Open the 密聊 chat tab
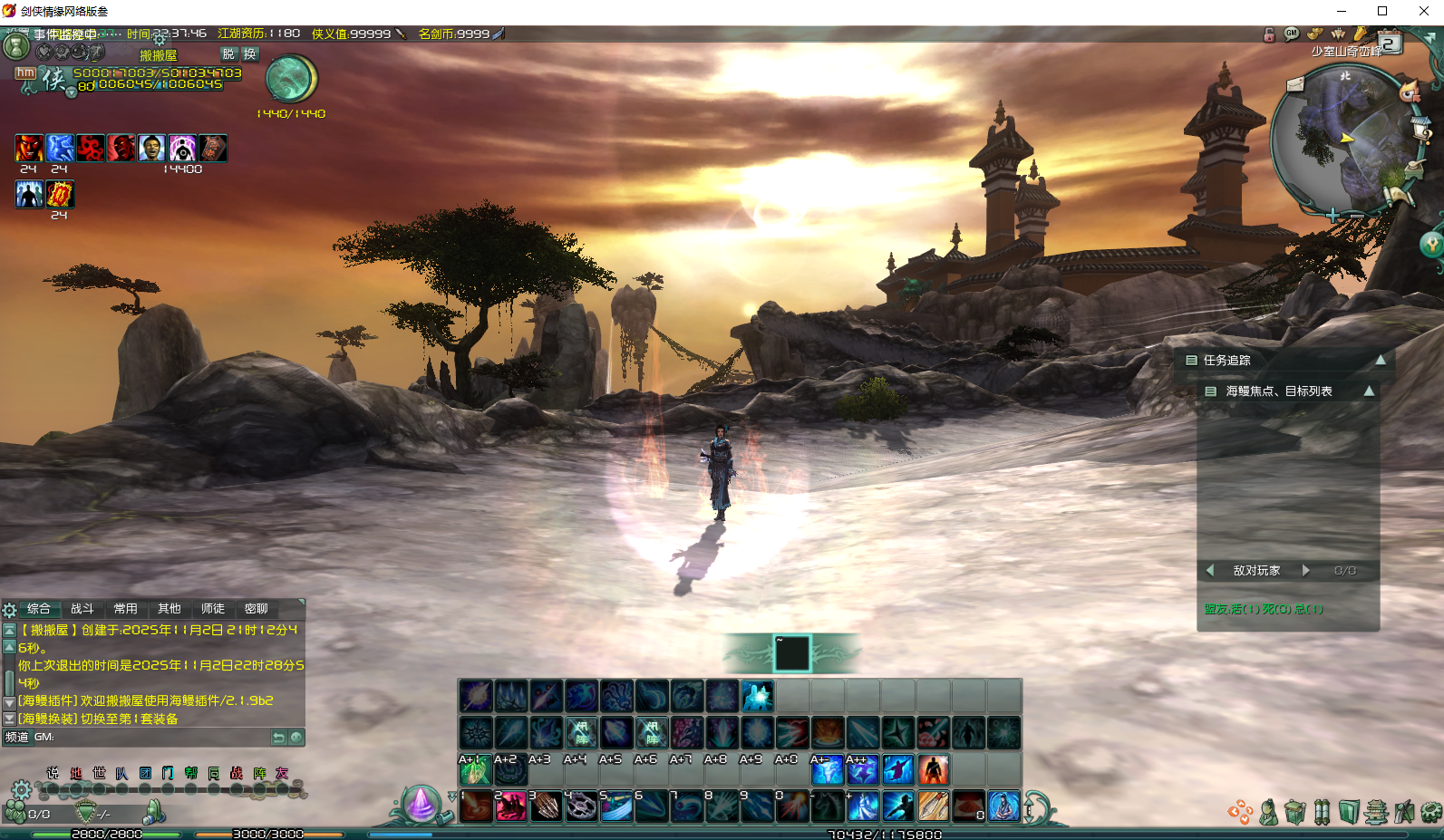The height and width of the screenshot is (840, 1444). click(256, 609)
